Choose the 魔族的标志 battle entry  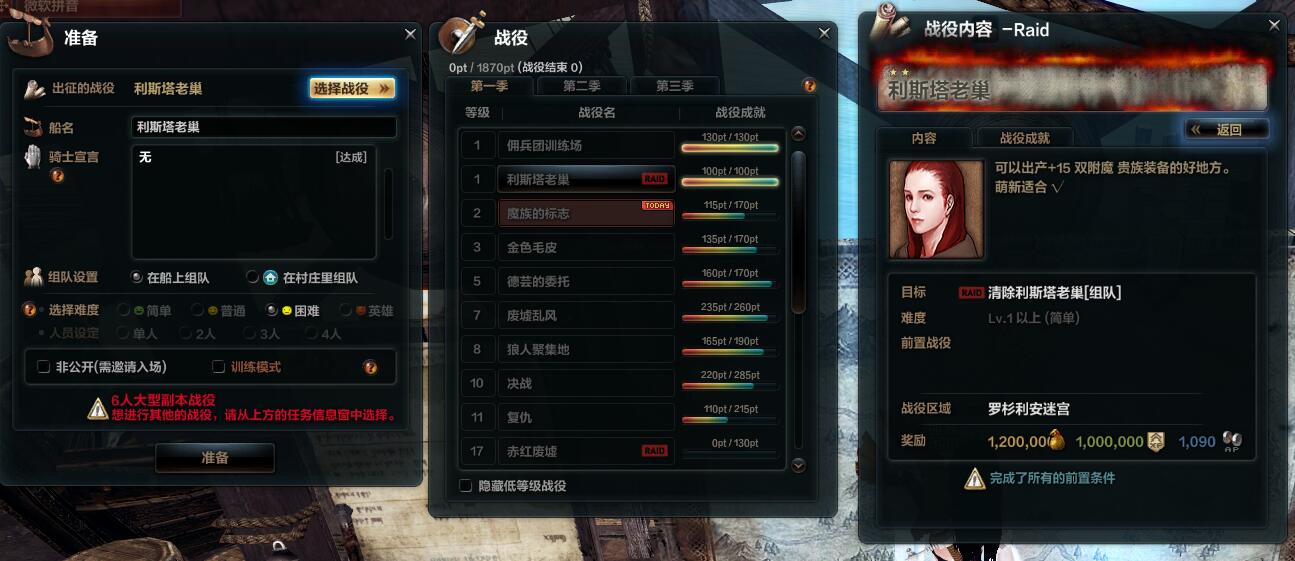point(586,213)
